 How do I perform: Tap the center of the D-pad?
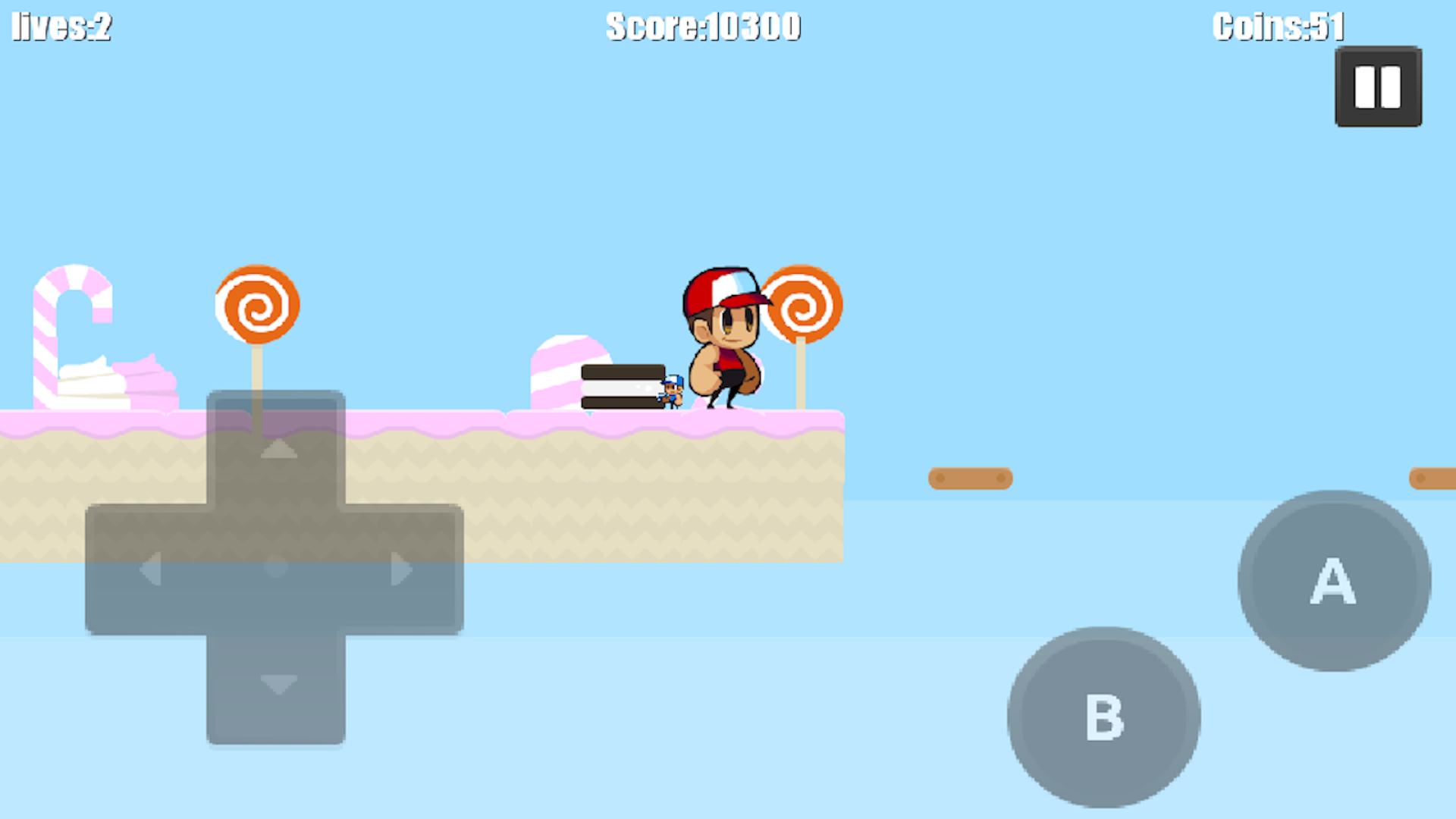point(275,567)
